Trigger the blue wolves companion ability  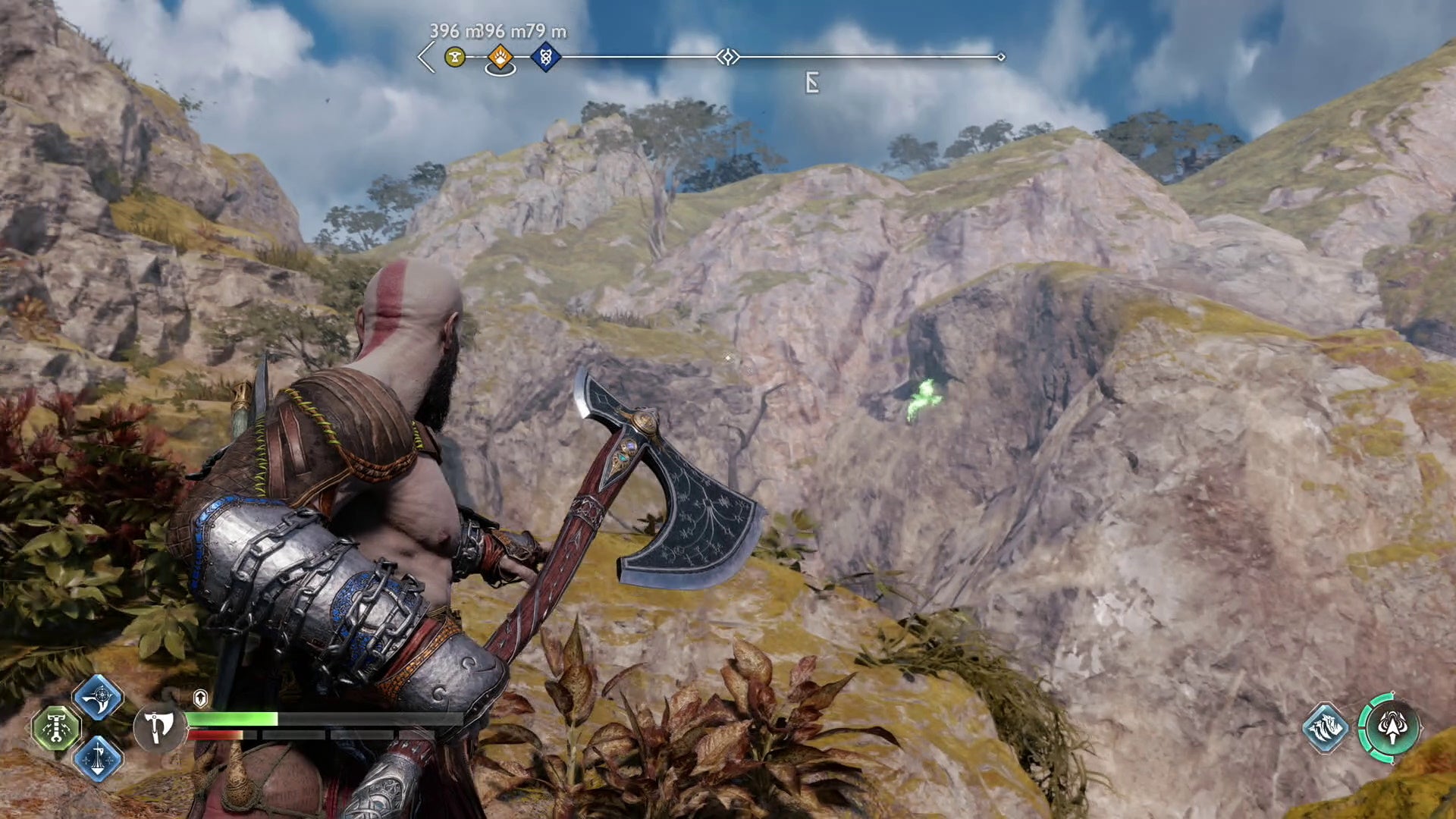point(1326,729)
